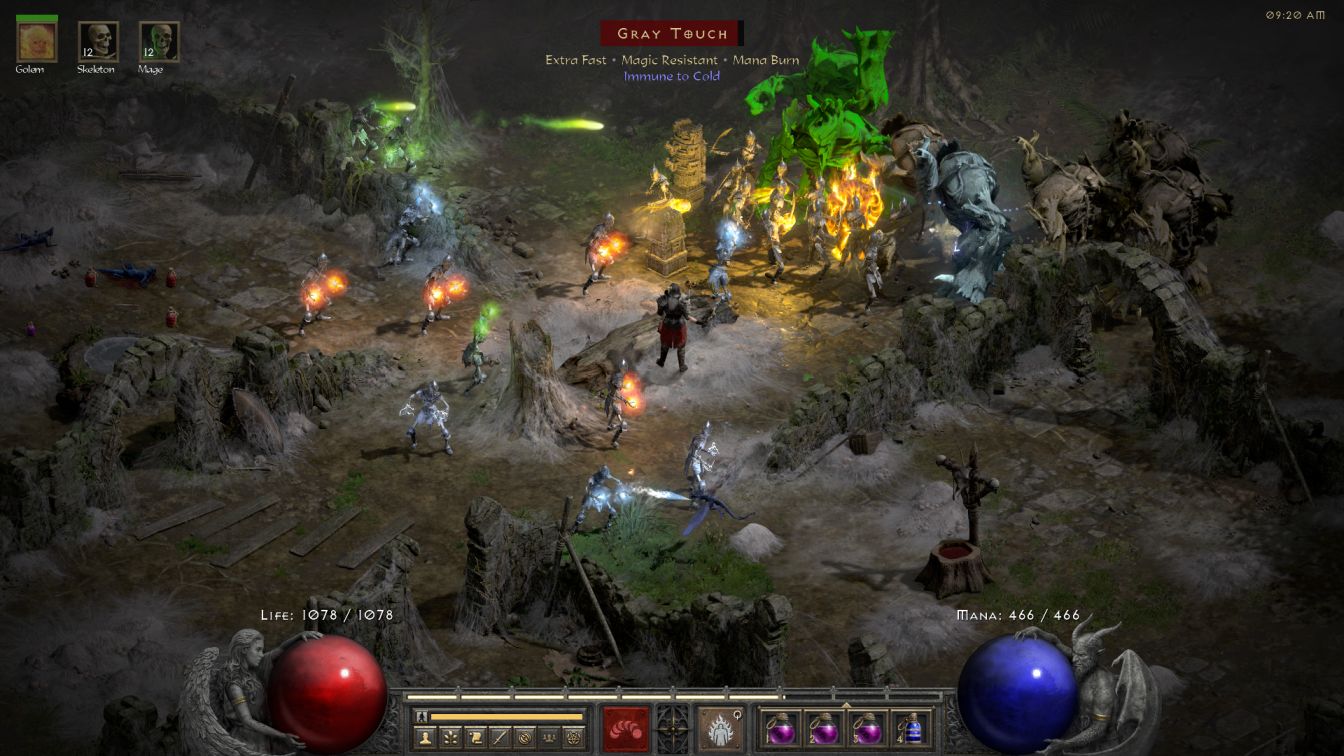Screen dimensions: 1344x756
Task: Use the purple potion in belt slot 1
Action: pyautogui.click(x=780, y=728)
